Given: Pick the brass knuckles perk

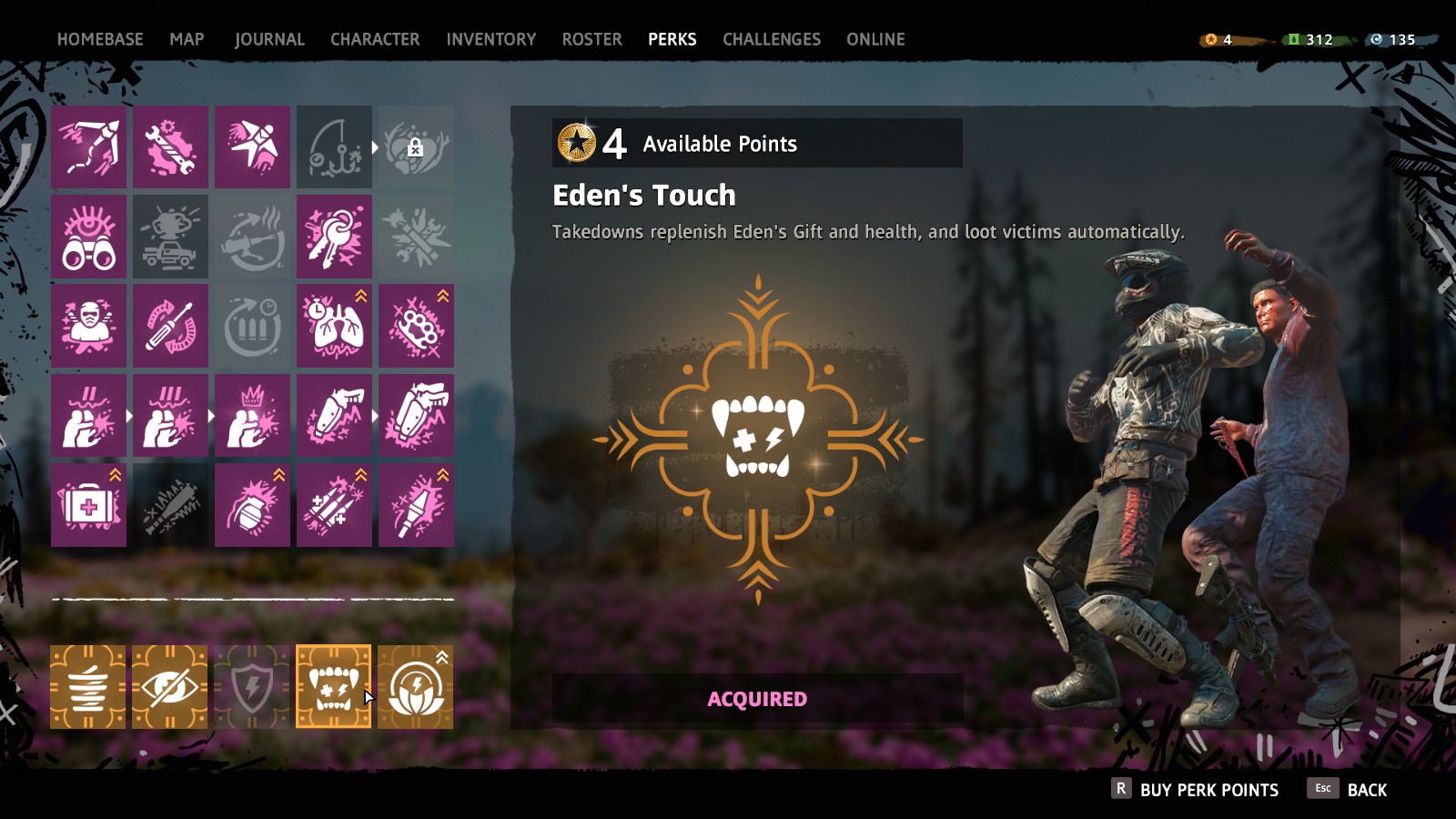Looking at the screenshot, I should pyautogui.click(x=416, y=326).
